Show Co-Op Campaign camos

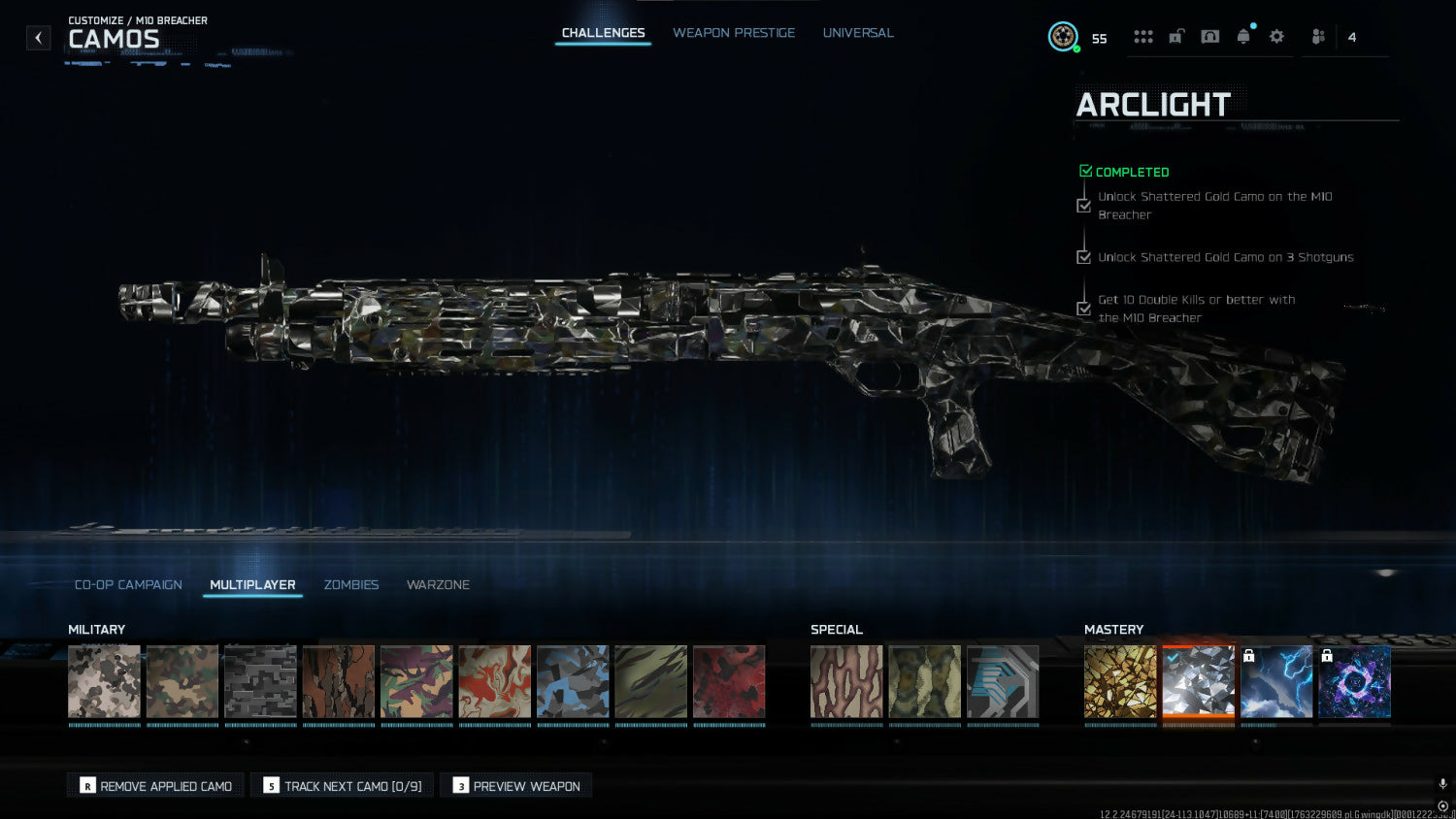(128, 585)
